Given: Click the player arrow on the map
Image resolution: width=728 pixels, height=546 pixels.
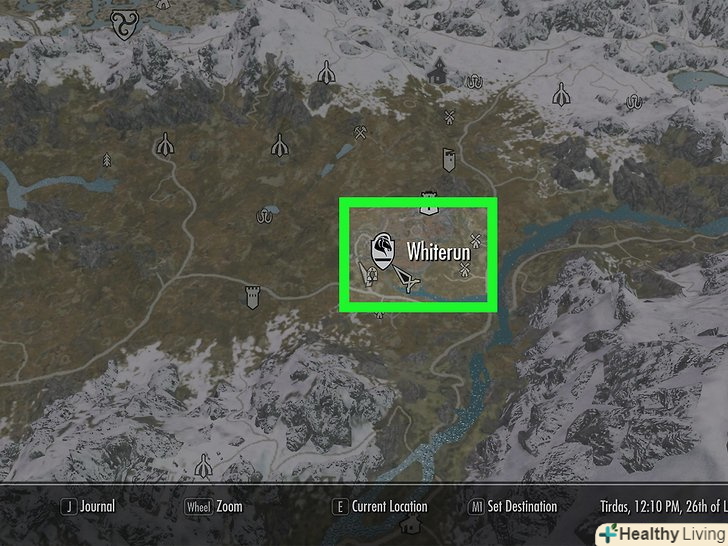Looking at the screenshot, I should point(405,281).
